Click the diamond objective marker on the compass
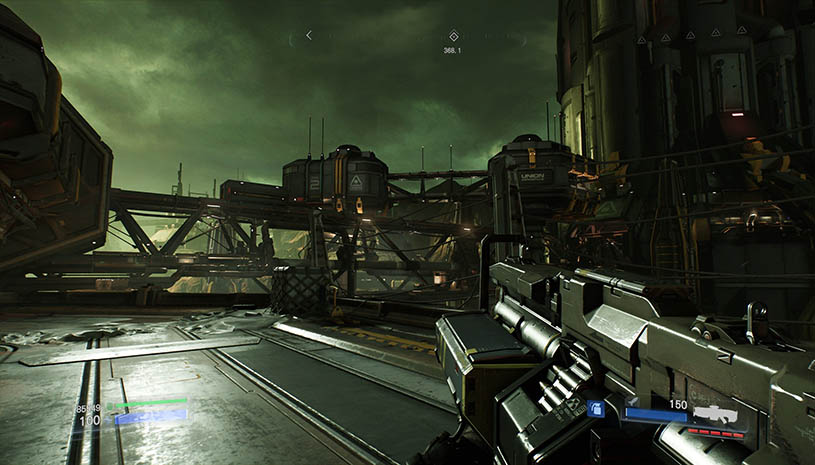This screenshot has width=815, height=465. (x=454, y=35)
